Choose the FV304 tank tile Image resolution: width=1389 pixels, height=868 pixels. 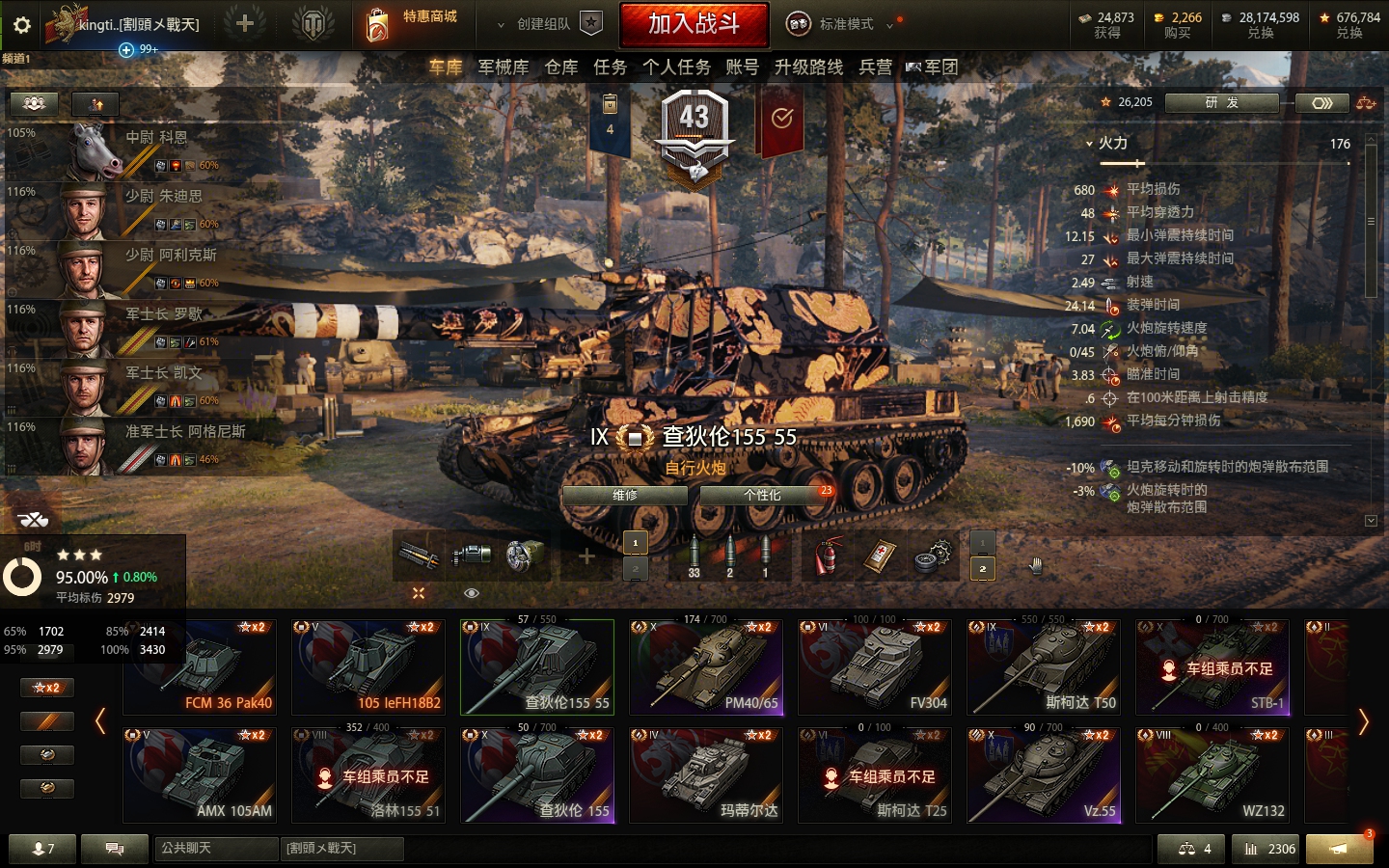tap(874, 666)
